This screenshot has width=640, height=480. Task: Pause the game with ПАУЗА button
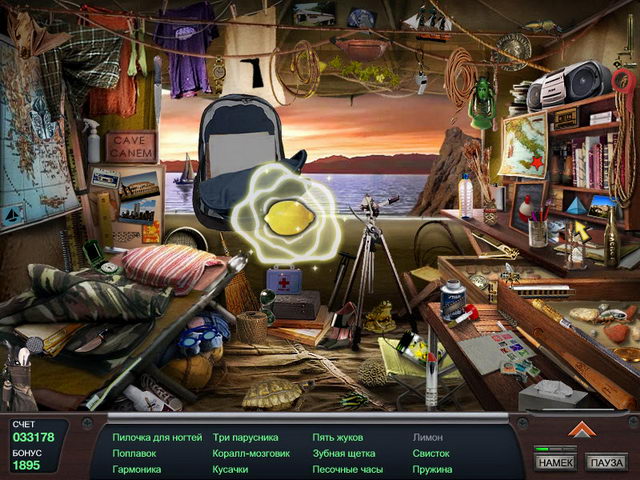pos(606,462)
